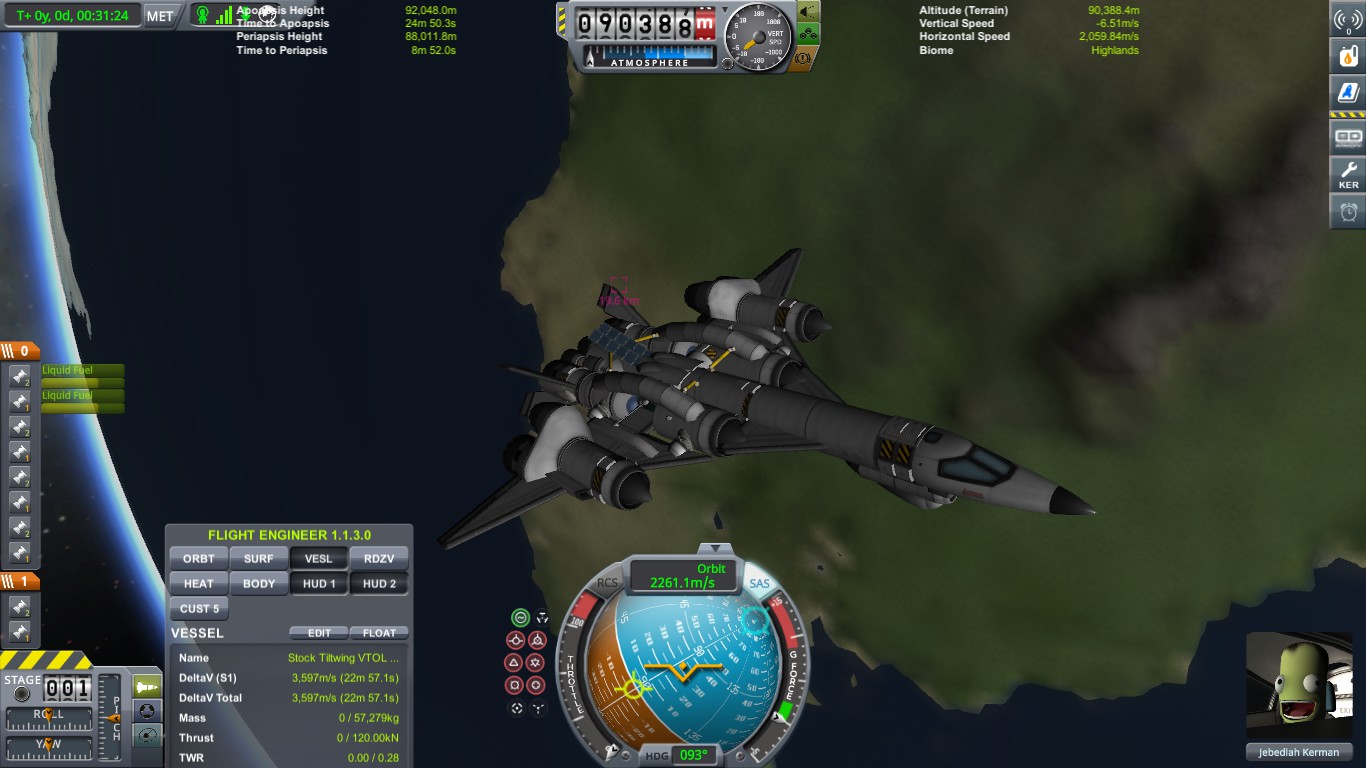Click EDIT for the Vessel section
The image size is (1366, 768).
[x=319, y=633]
